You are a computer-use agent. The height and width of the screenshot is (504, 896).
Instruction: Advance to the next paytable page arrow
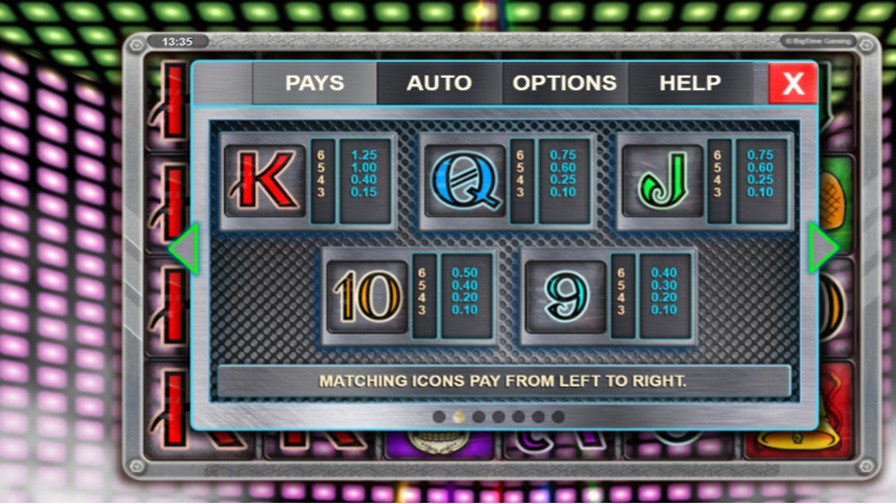tap(822, 249)
